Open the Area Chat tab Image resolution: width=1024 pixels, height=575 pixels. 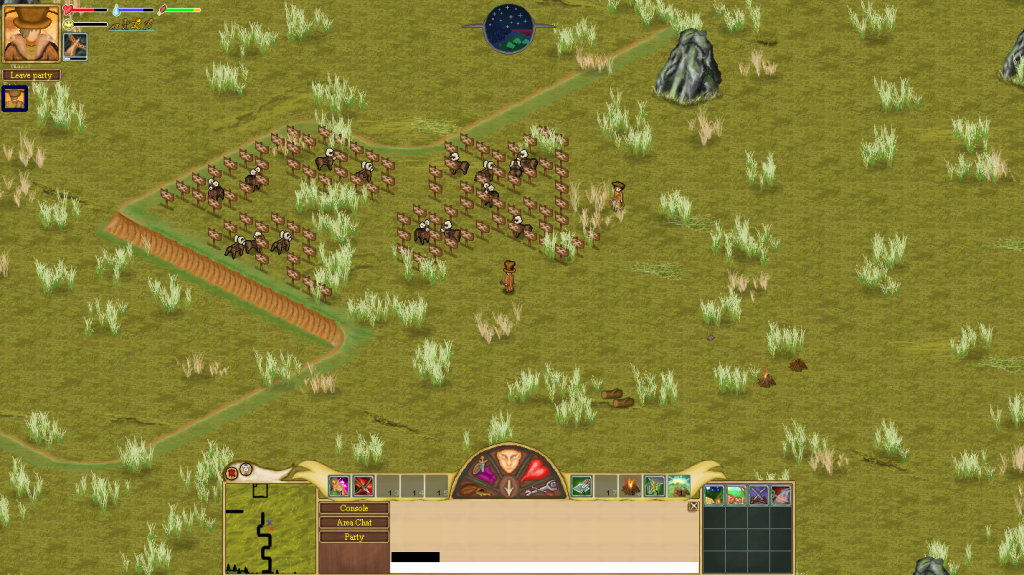[x=354, y=522]
